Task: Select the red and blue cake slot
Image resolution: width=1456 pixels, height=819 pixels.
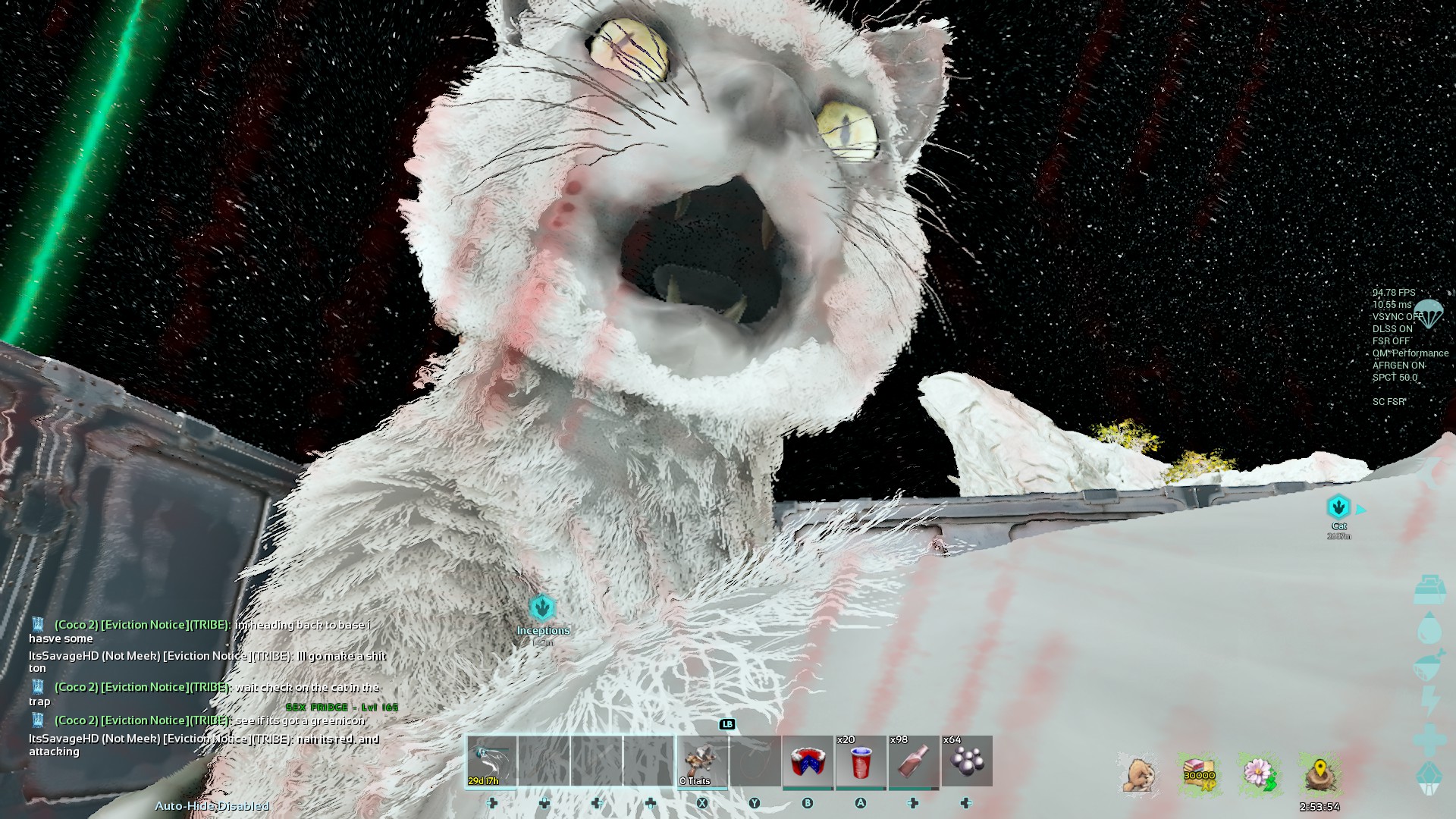Action: (808, 761)
